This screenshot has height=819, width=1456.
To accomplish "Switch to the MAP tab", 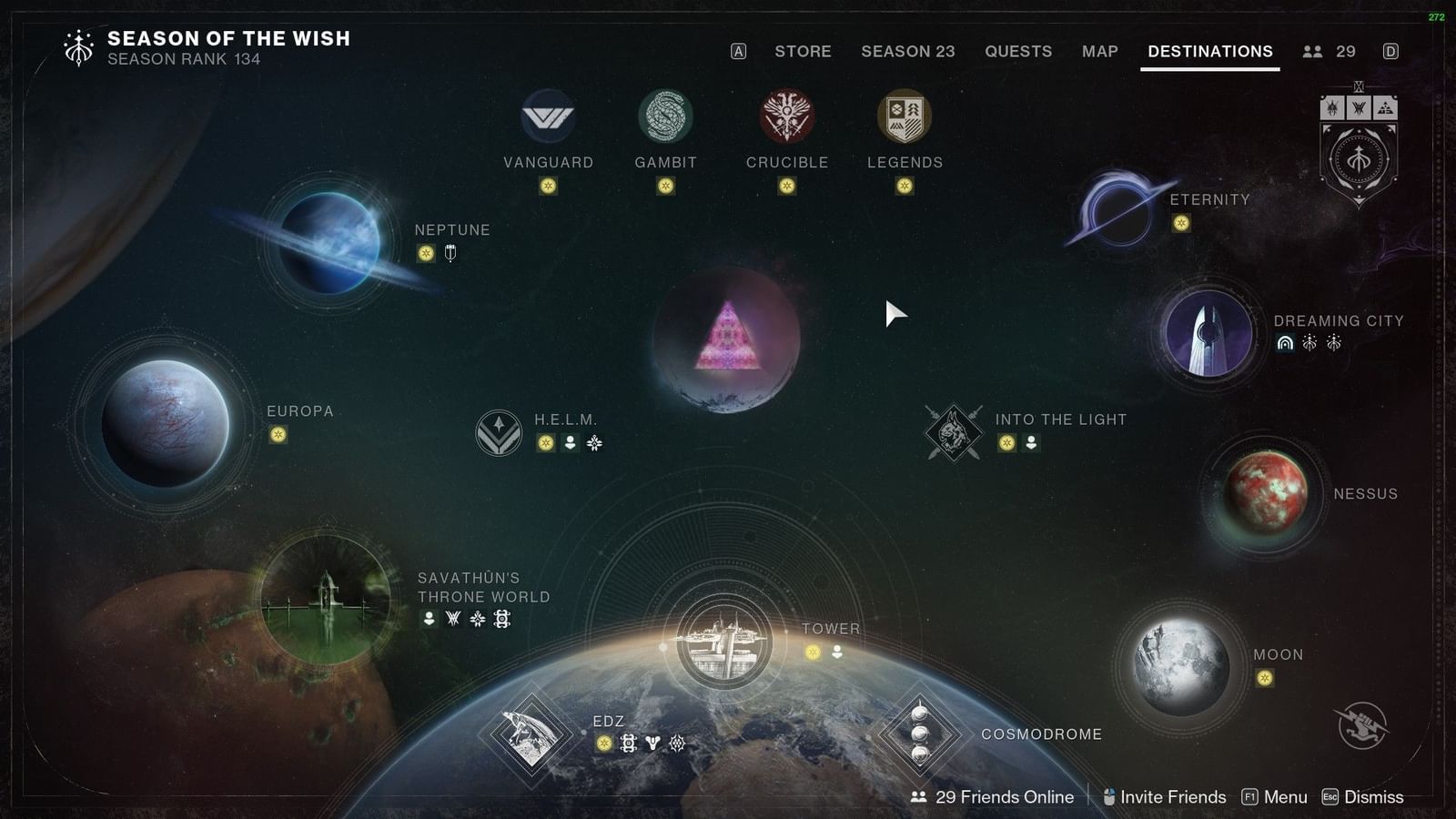I will pyautogui.click(x=1099, y=52).
